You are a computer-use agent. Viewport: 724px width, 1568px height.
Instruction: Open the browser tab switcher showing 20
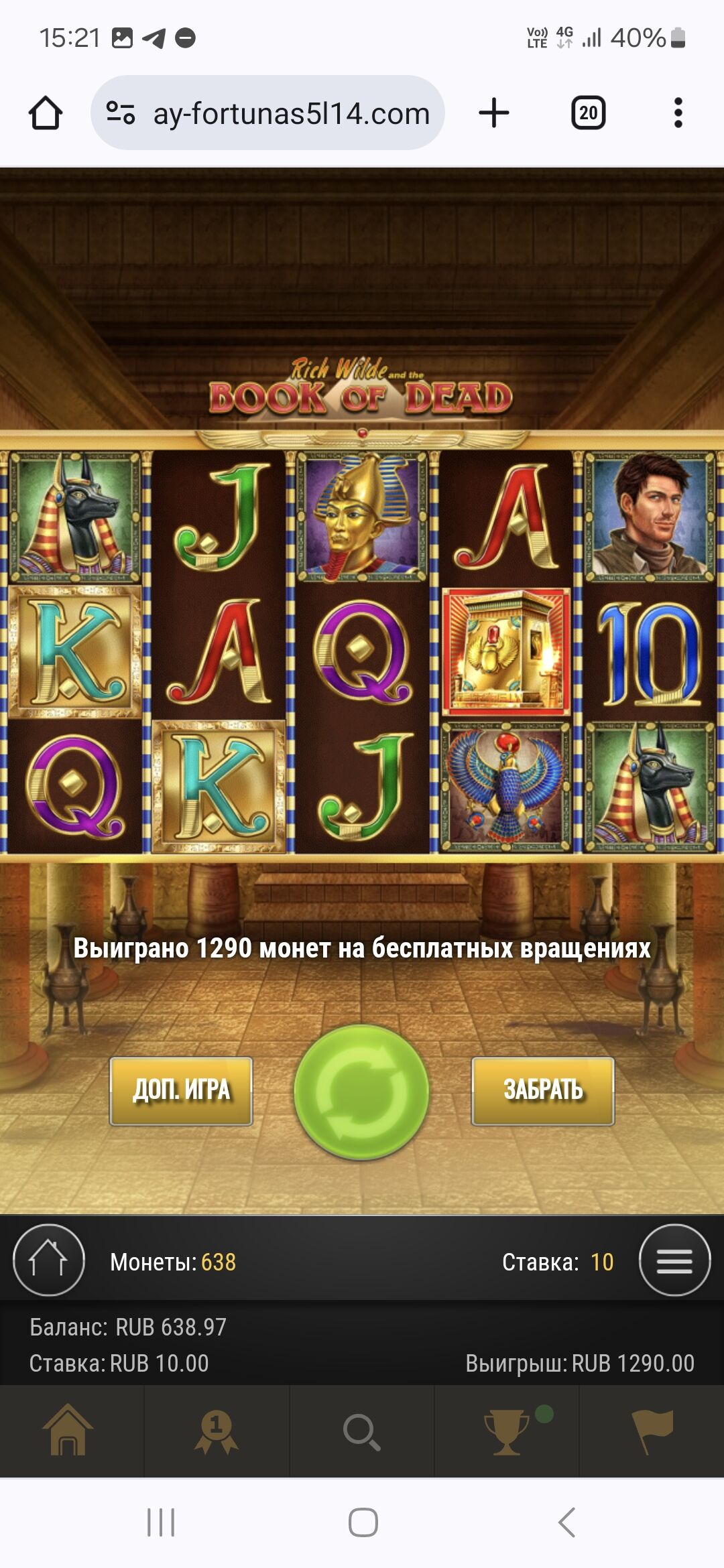(x=588, y=113)
